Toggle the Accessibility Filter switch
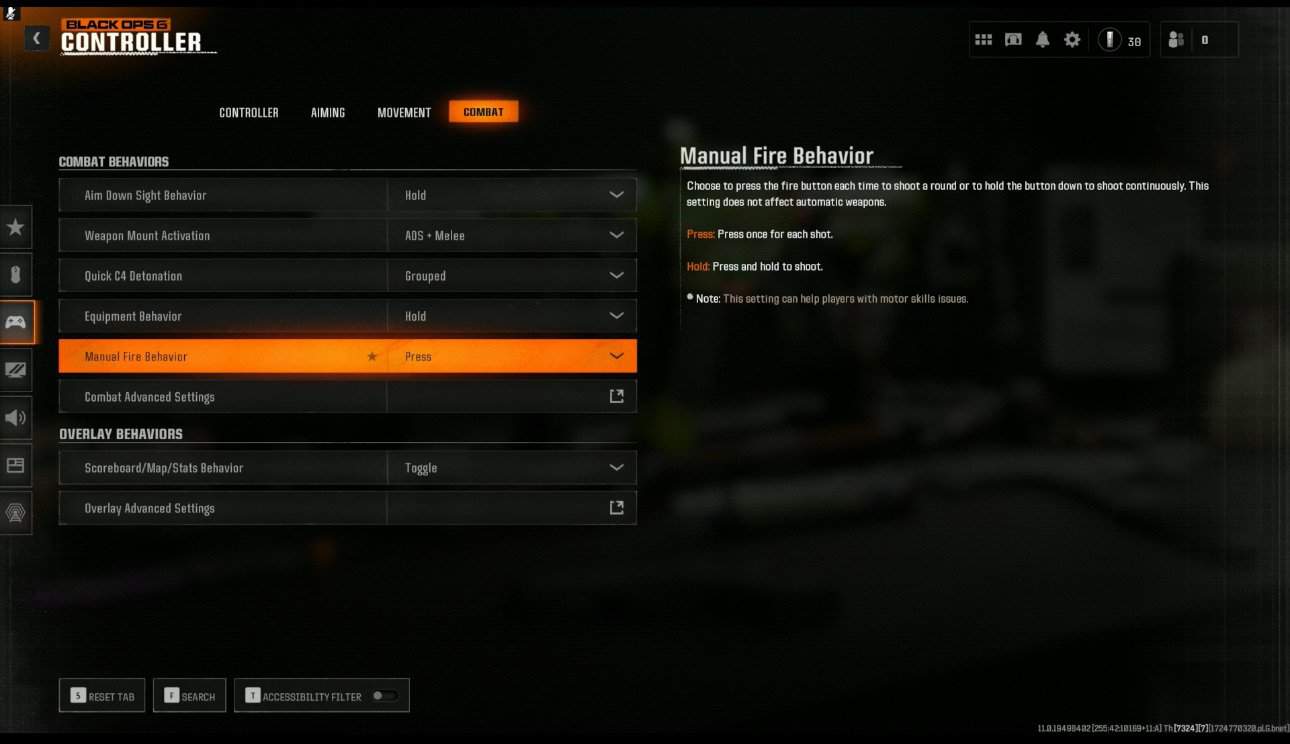This screenshot has height=744, width=1290. [x=384, y=696]
